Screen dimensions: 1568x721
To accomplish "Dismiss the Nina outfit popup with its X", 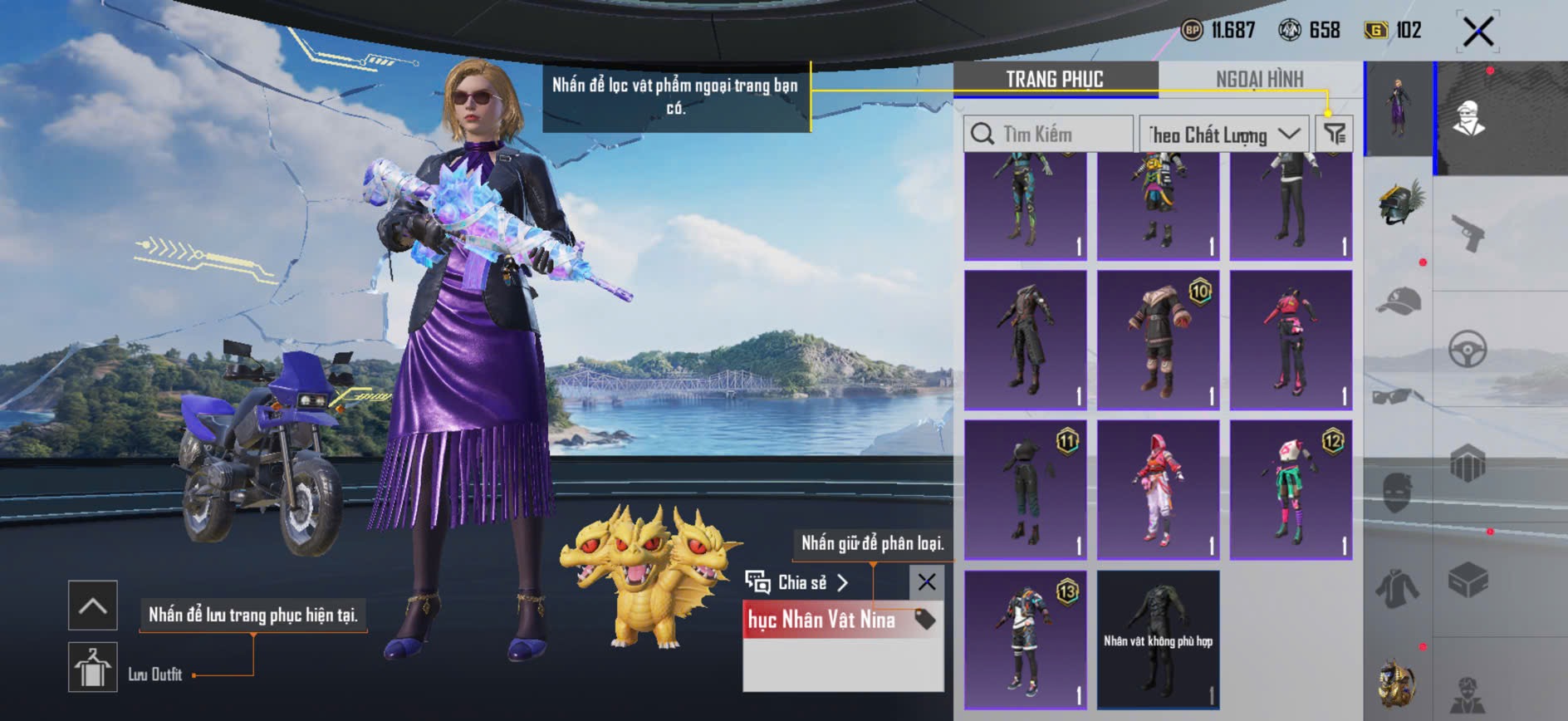I will click(927, 582).
